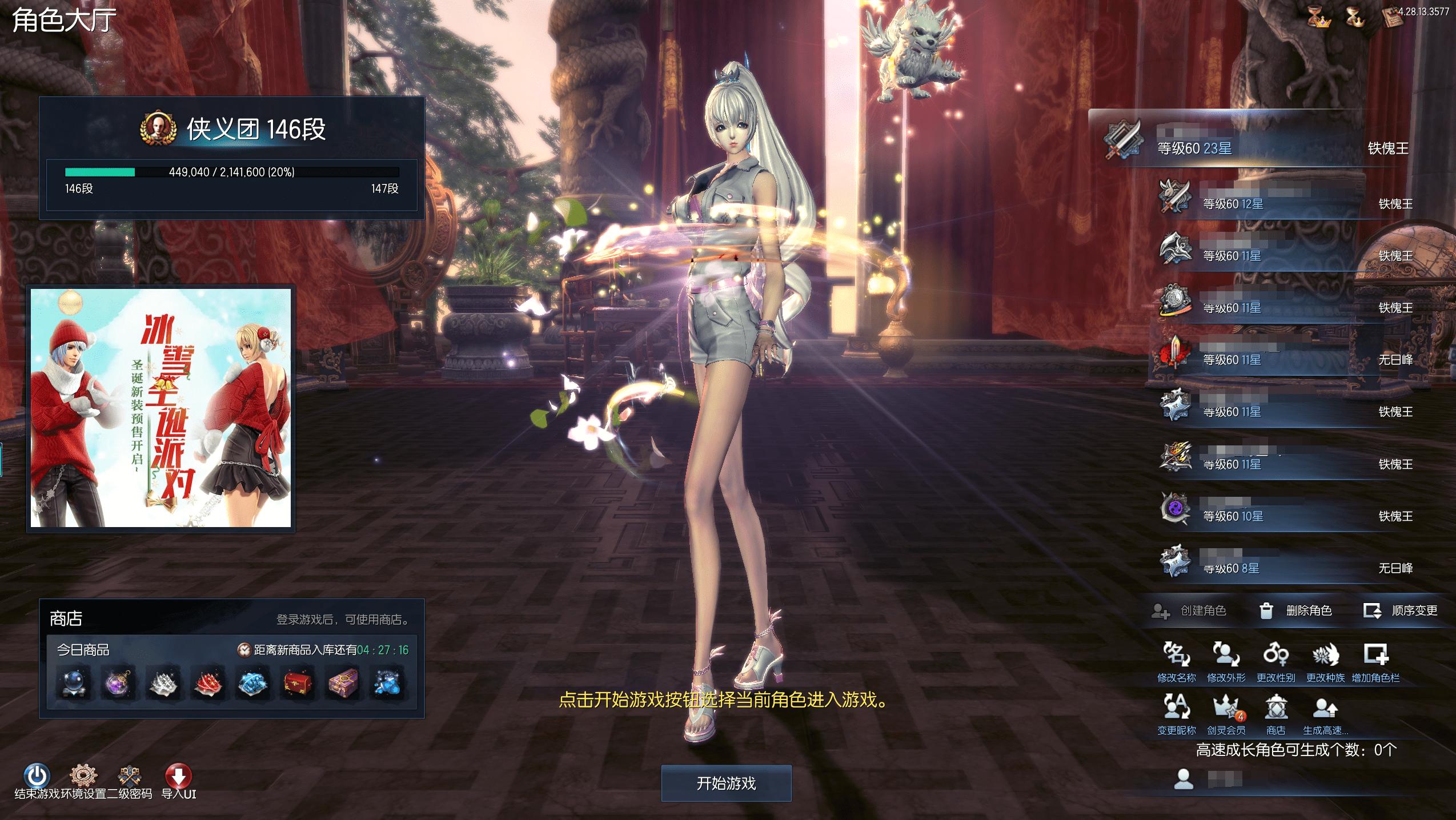Screen dimensions: 1456x820
Task: Click the 结束游戏 power icon
Action: tap(37, 777)
